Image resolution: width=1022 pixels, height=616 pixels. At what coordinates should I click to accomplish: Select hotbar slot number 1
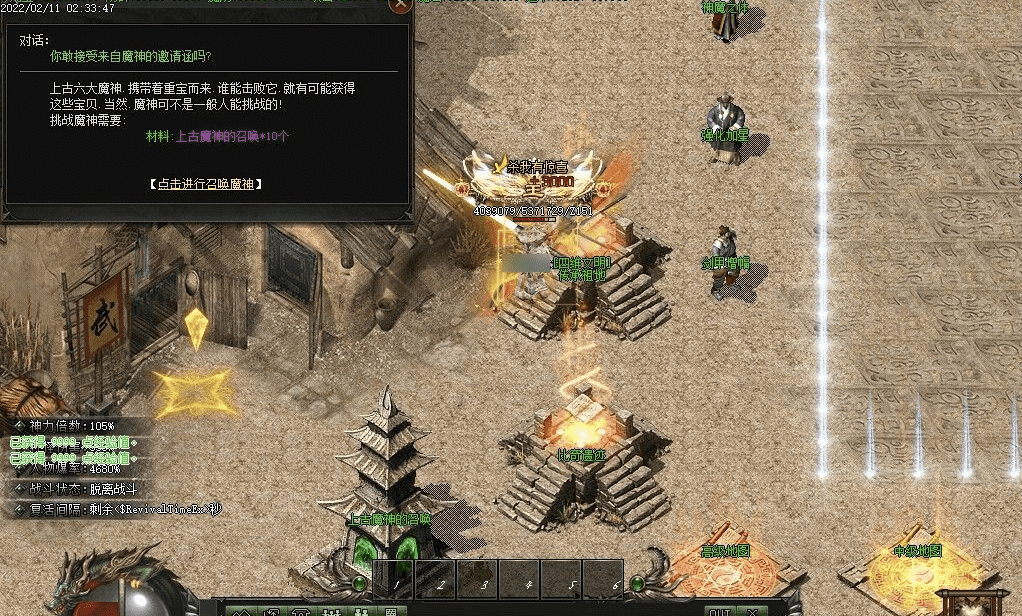pyautogui.click(x=395, y=579)
